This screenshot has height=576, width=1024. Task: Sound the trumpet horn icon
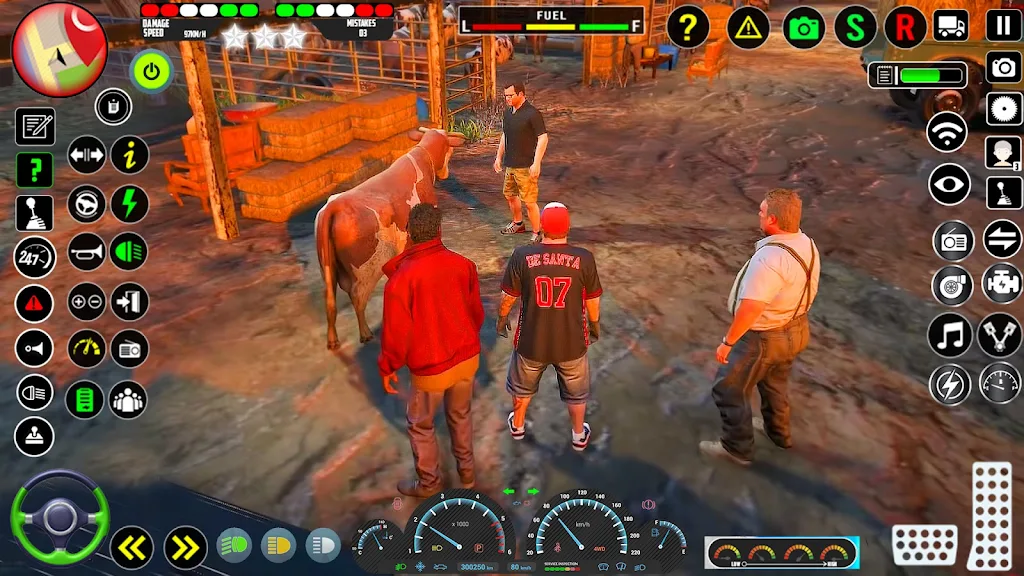(86, 251)
